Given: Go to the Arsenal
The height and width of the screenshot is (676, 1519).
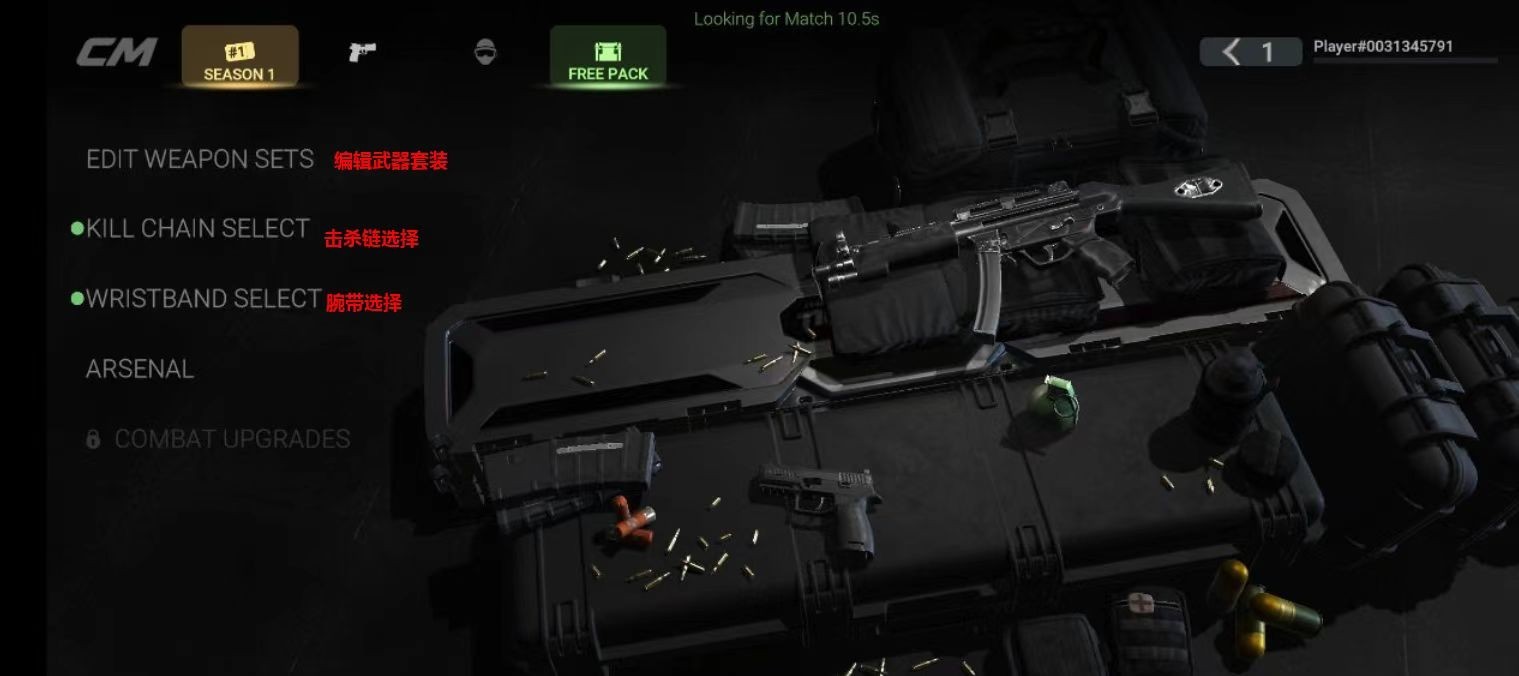Looking at the screenshot, I should tap(140, 369).
